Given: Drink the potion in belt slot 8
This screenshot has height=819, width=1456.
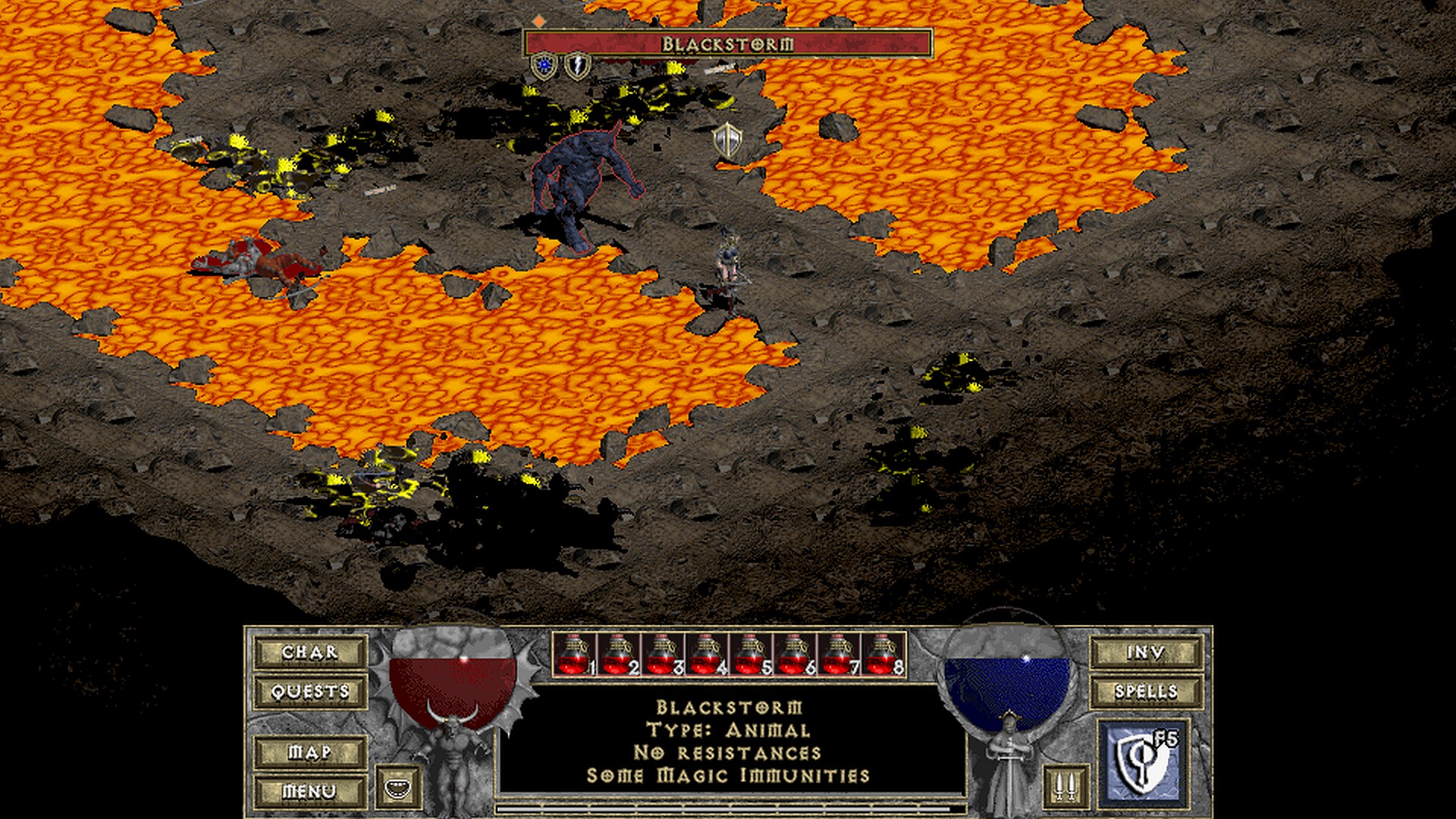Looking at the screenshot, I should tap(883, 655).
